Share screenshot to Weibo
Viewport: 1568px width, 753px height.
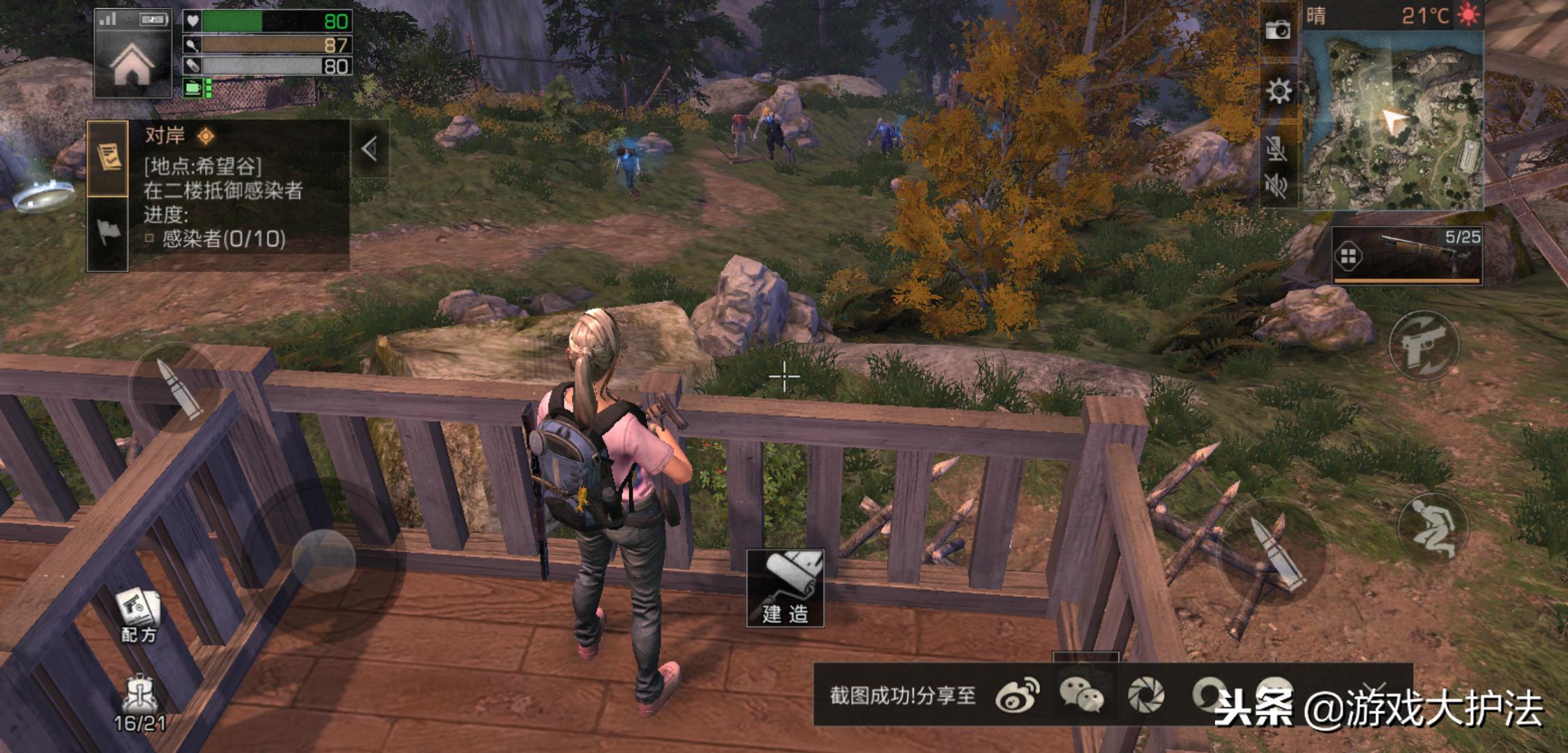coord(1017,695)
